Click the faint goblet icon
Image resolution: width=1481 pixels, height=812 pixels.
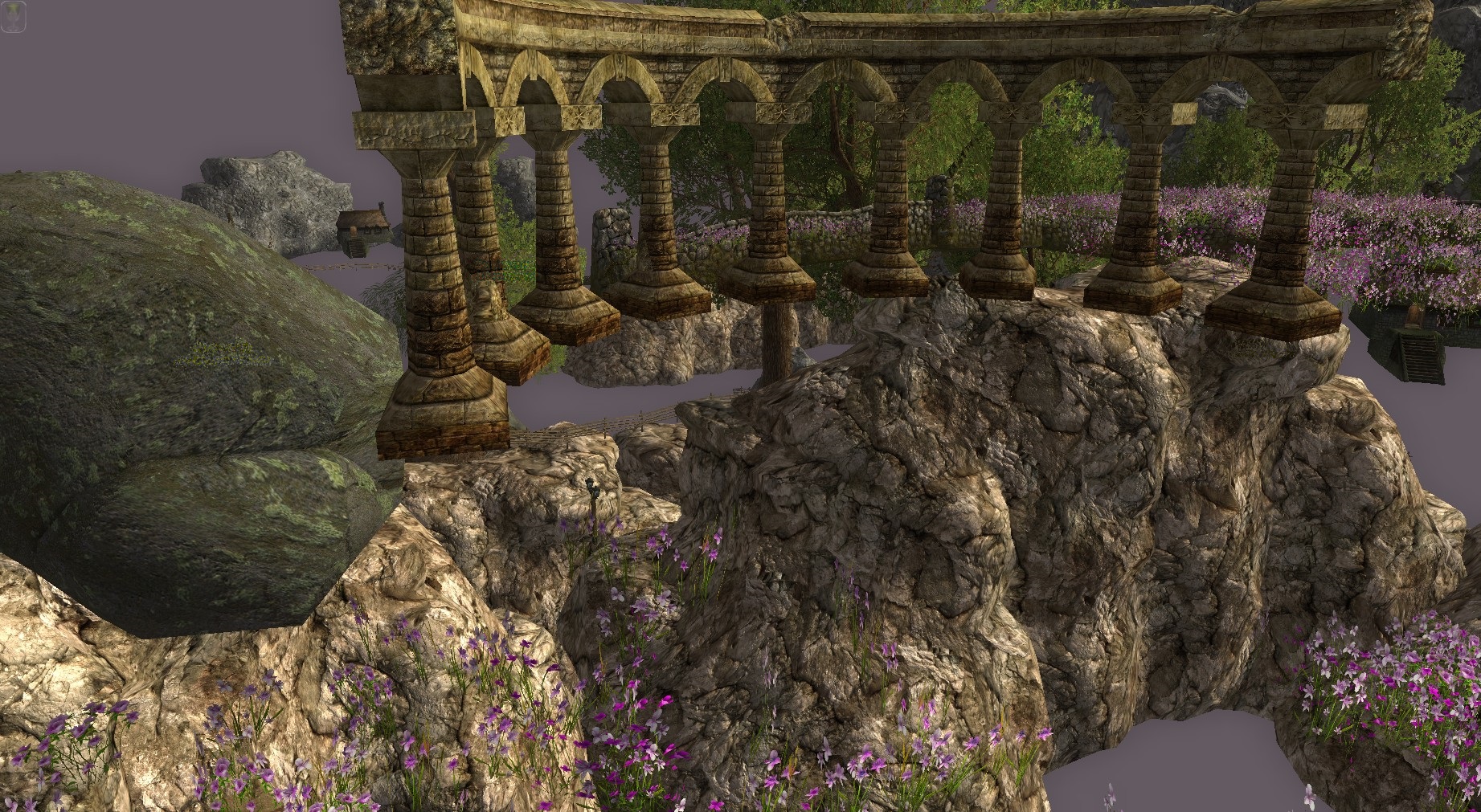(x=14, y=16)
